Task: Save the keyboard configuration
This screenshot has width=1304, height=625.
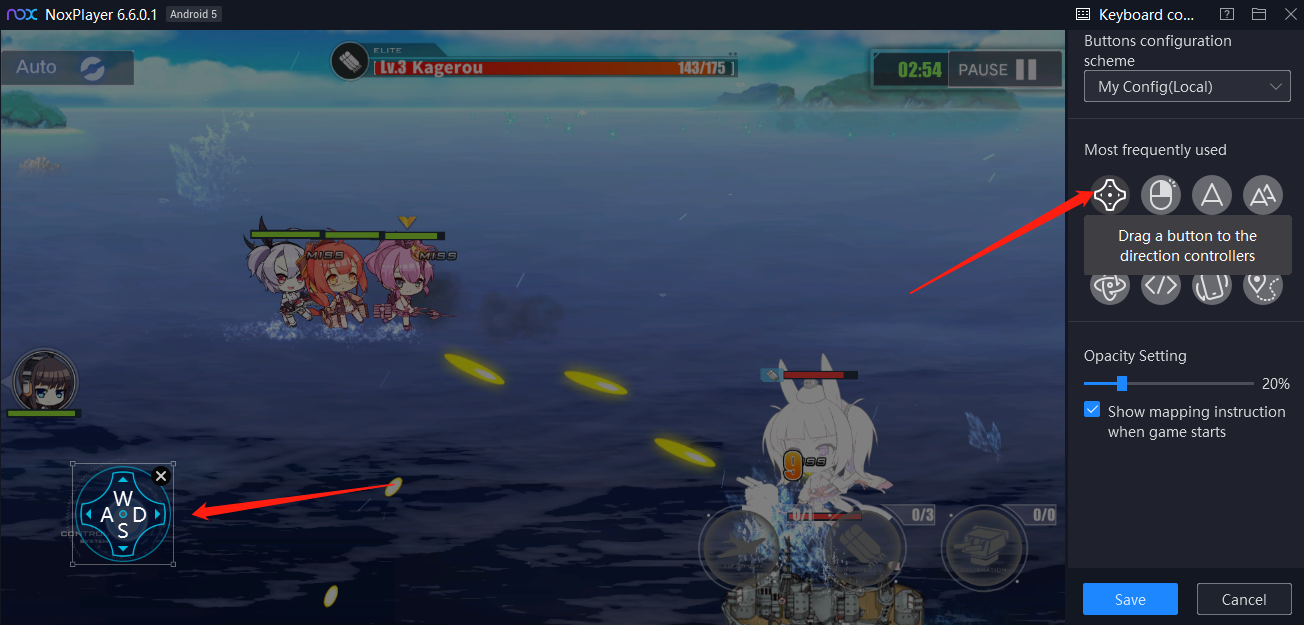Action: 1130,599
